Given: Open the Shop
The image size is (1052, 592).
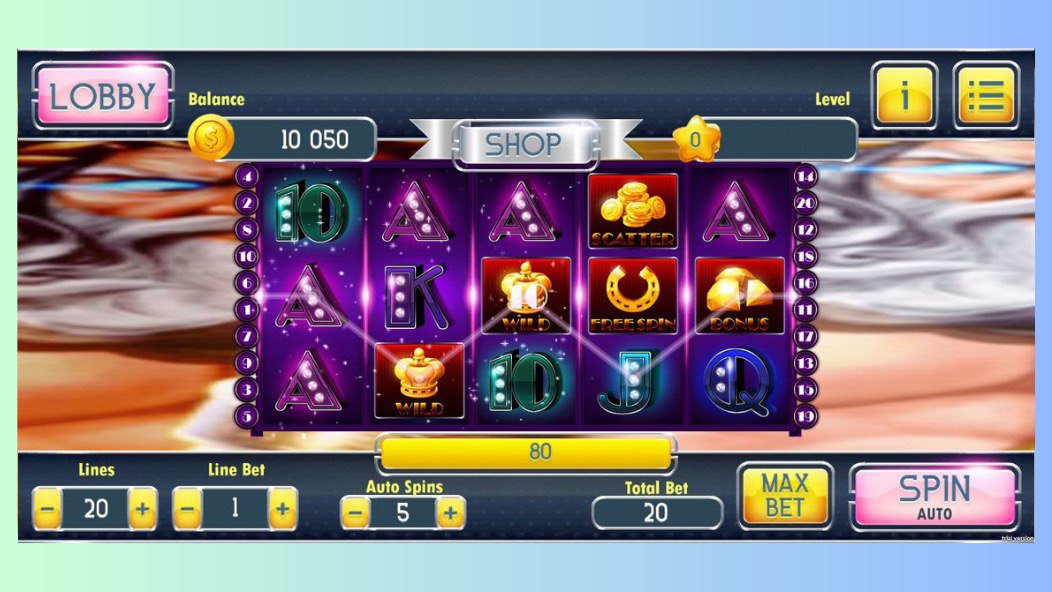Looking at the screenshot, I should pyautogui.click(x=524, y=144).
